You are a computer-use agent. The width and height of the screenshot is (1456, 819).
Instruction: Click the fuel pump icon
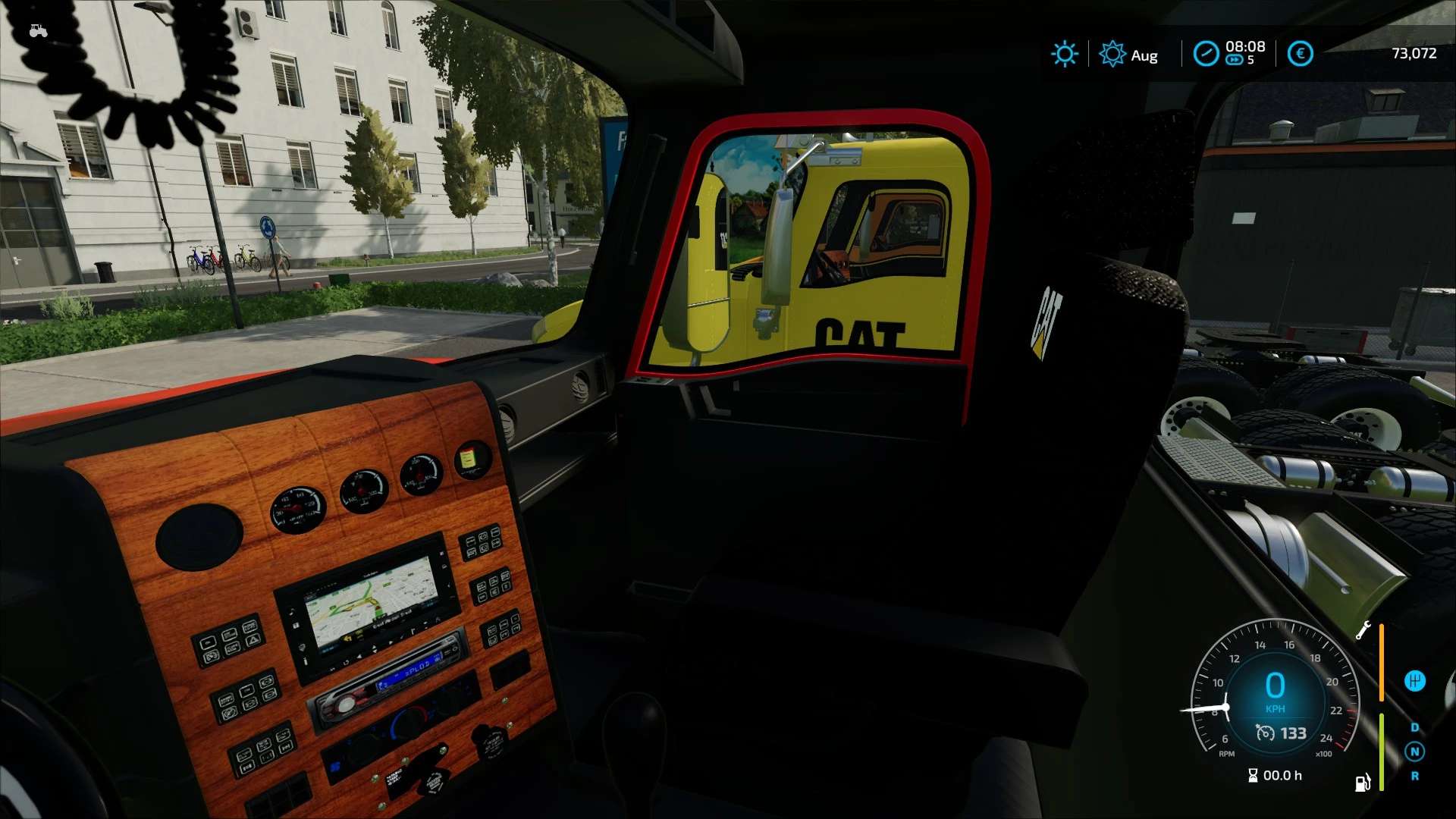tap(1363, 782)
